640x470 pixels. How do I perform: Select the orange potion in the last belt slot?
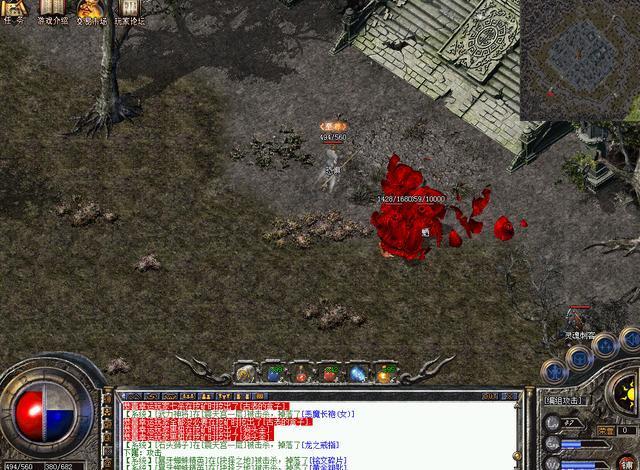tap(386, 374)
